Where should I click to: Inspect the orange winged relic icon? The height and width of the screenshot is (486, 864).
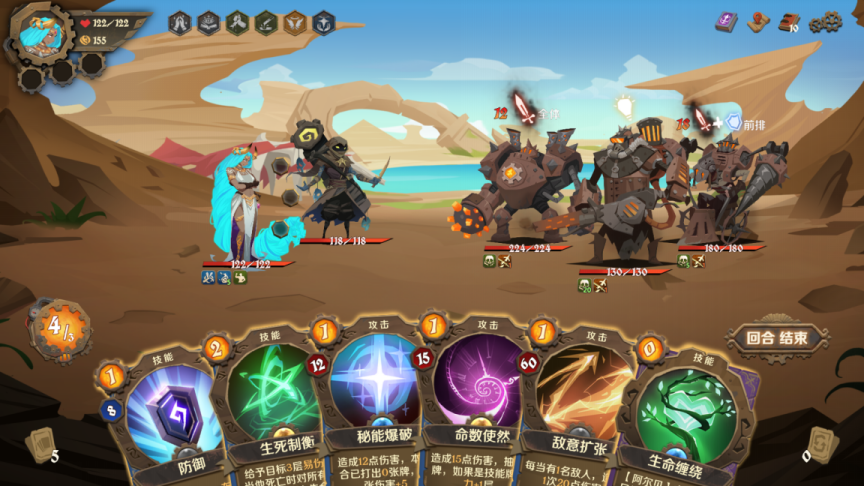pyautogui.click(x=295, y=22)
